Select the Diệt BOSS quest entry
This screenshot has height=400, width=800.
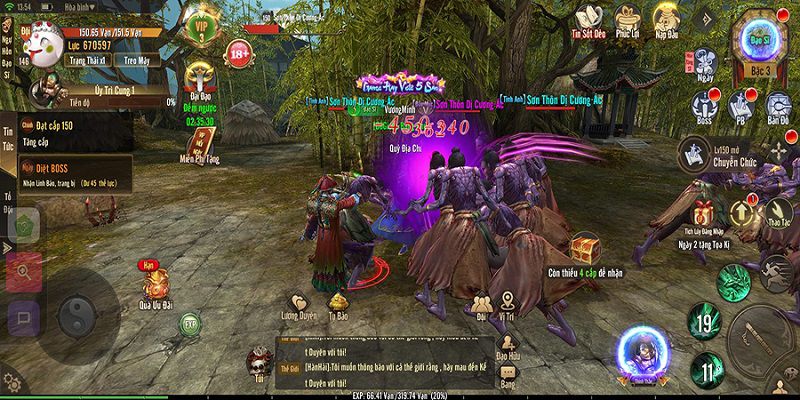tap(68, 174)
